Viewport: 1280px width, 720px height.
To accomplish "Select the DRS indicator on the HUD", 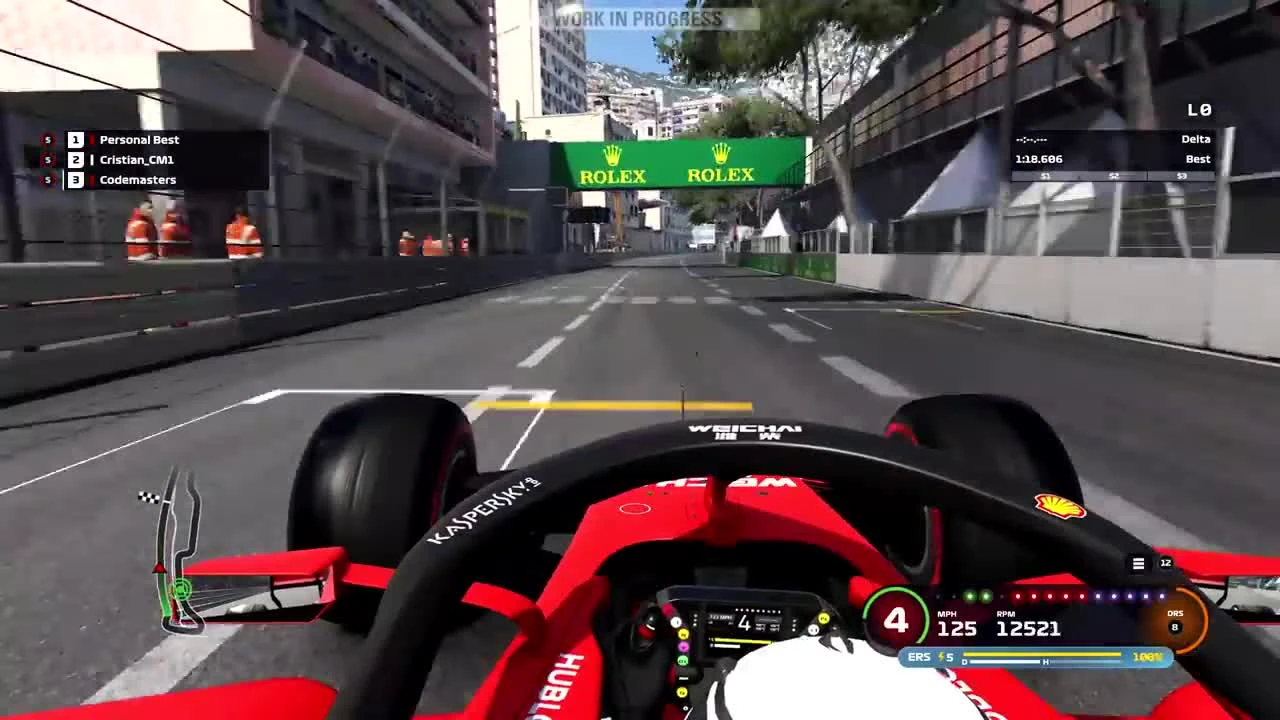I will tap(1176, 613).
